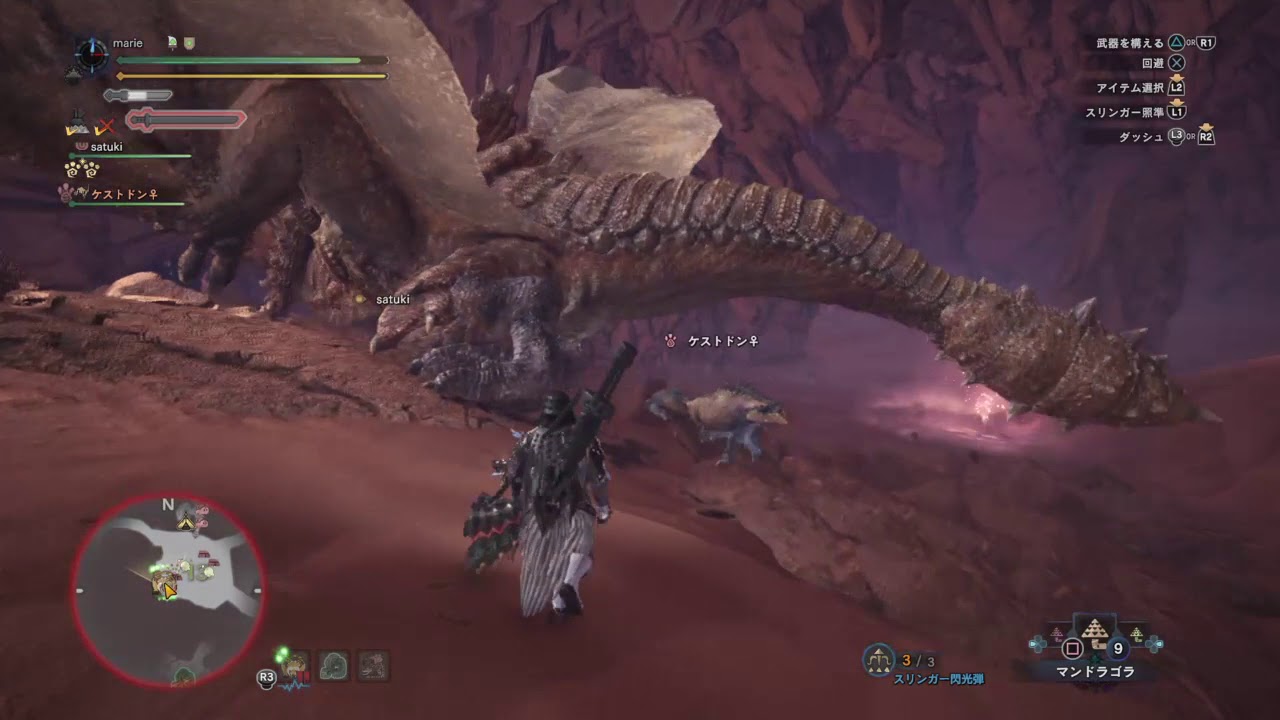The height and width of the screenshot is (720, 1280).
Task: Select the third item slot icon near minimap
Action: pos(374,666)
